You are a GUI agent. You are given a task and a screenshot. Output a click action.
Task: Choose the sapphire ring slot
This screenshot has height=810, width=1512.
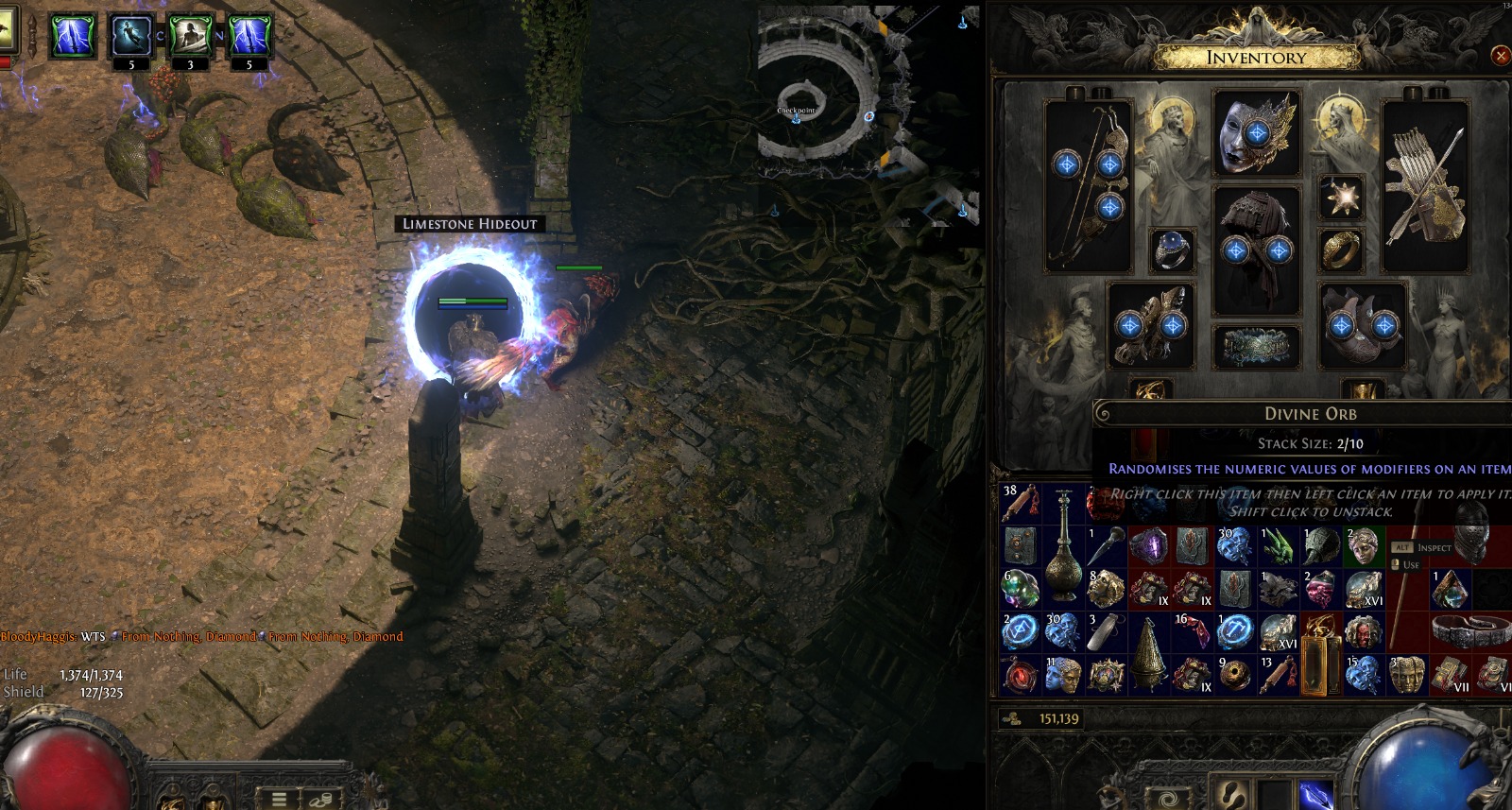[x=1172, y=250]
